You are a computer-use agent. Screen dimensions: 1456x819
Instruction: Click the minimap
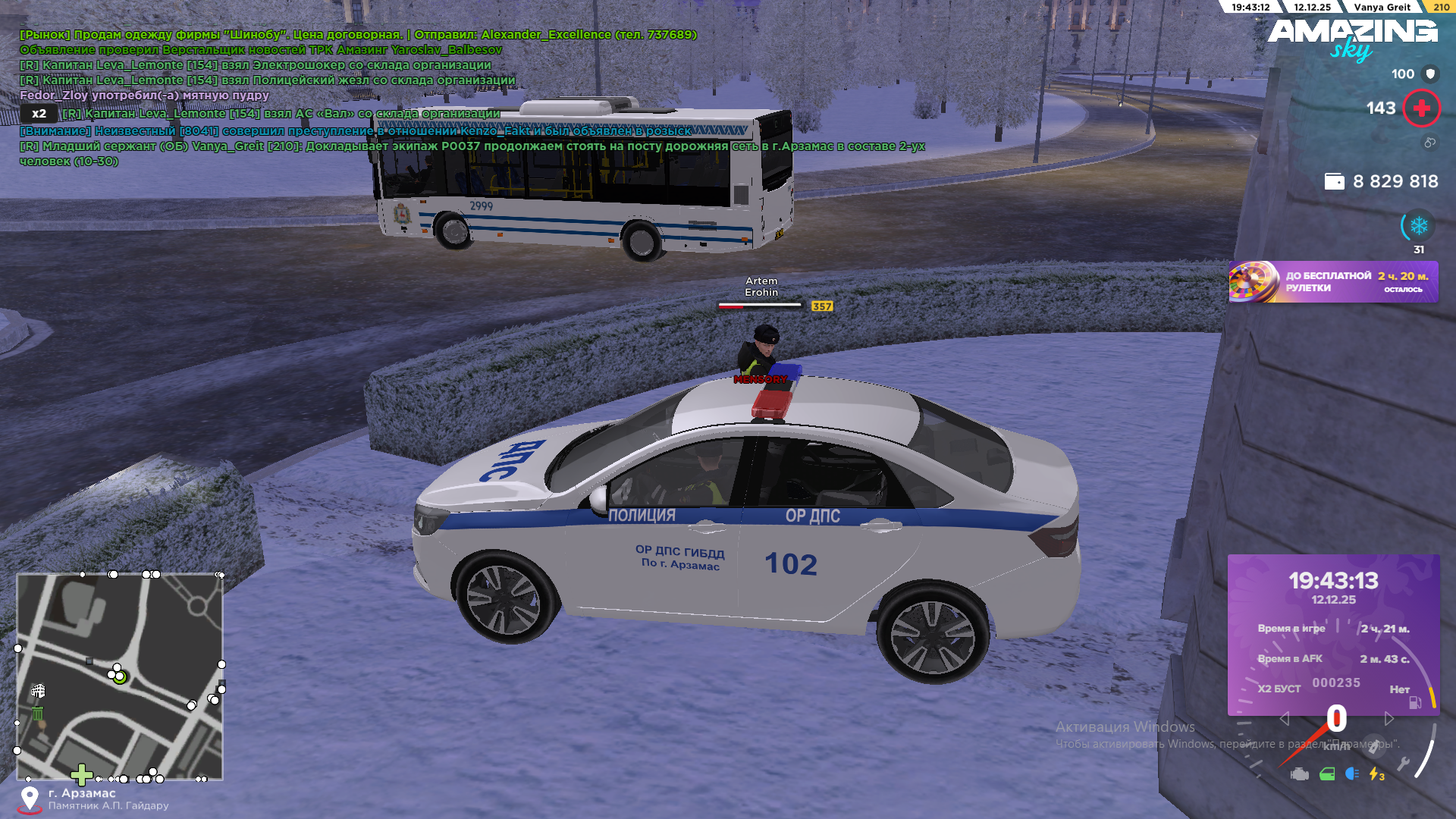coord(120,676)
